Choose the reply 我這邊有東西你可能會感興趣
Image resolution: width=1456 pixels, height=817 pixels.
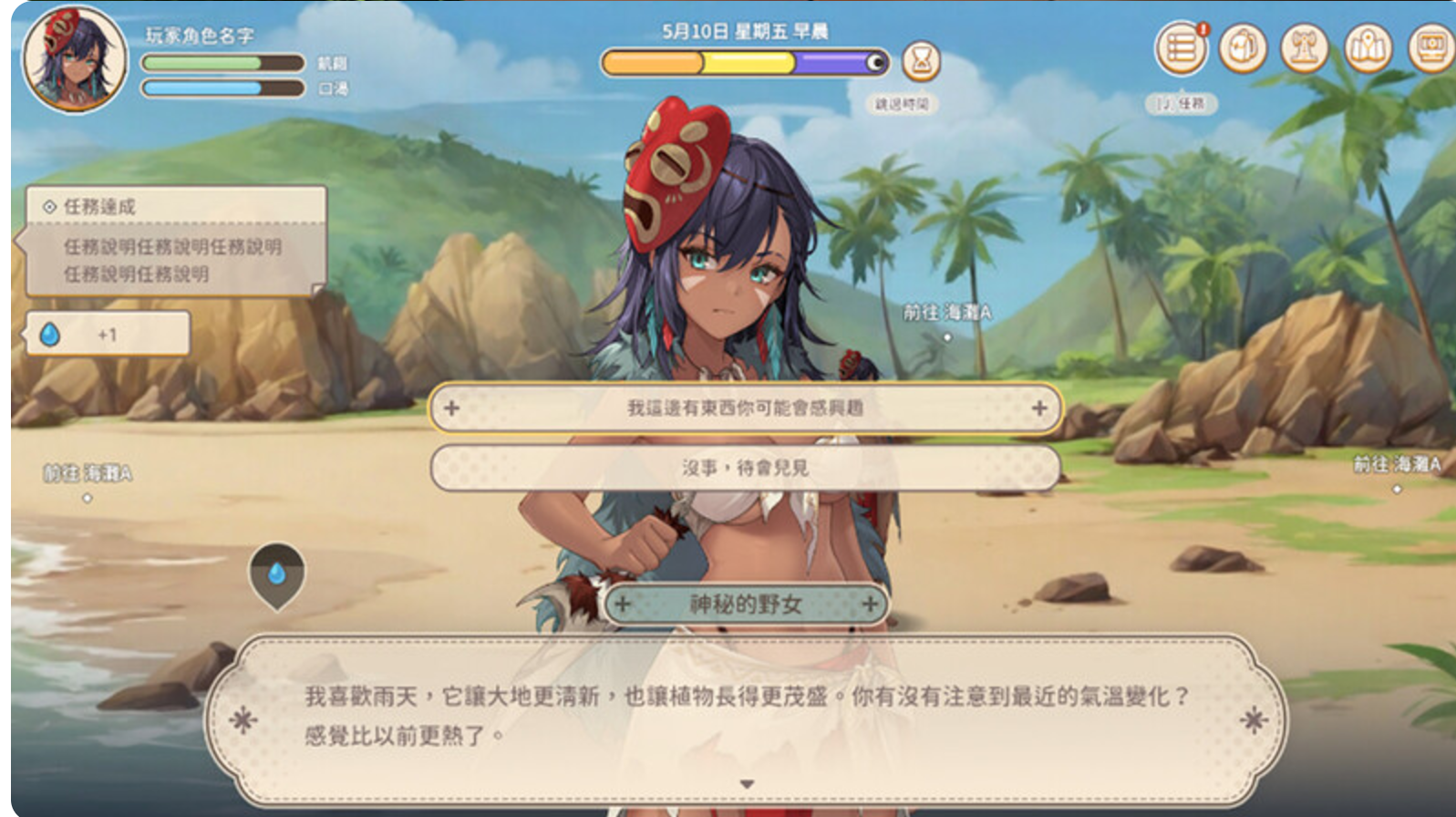click(x=745, y=408)
